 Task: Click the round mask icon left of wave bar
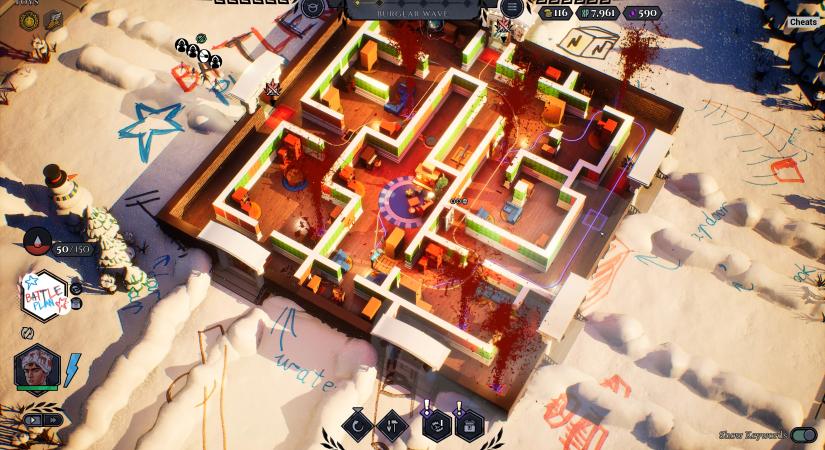coord(312,9)
